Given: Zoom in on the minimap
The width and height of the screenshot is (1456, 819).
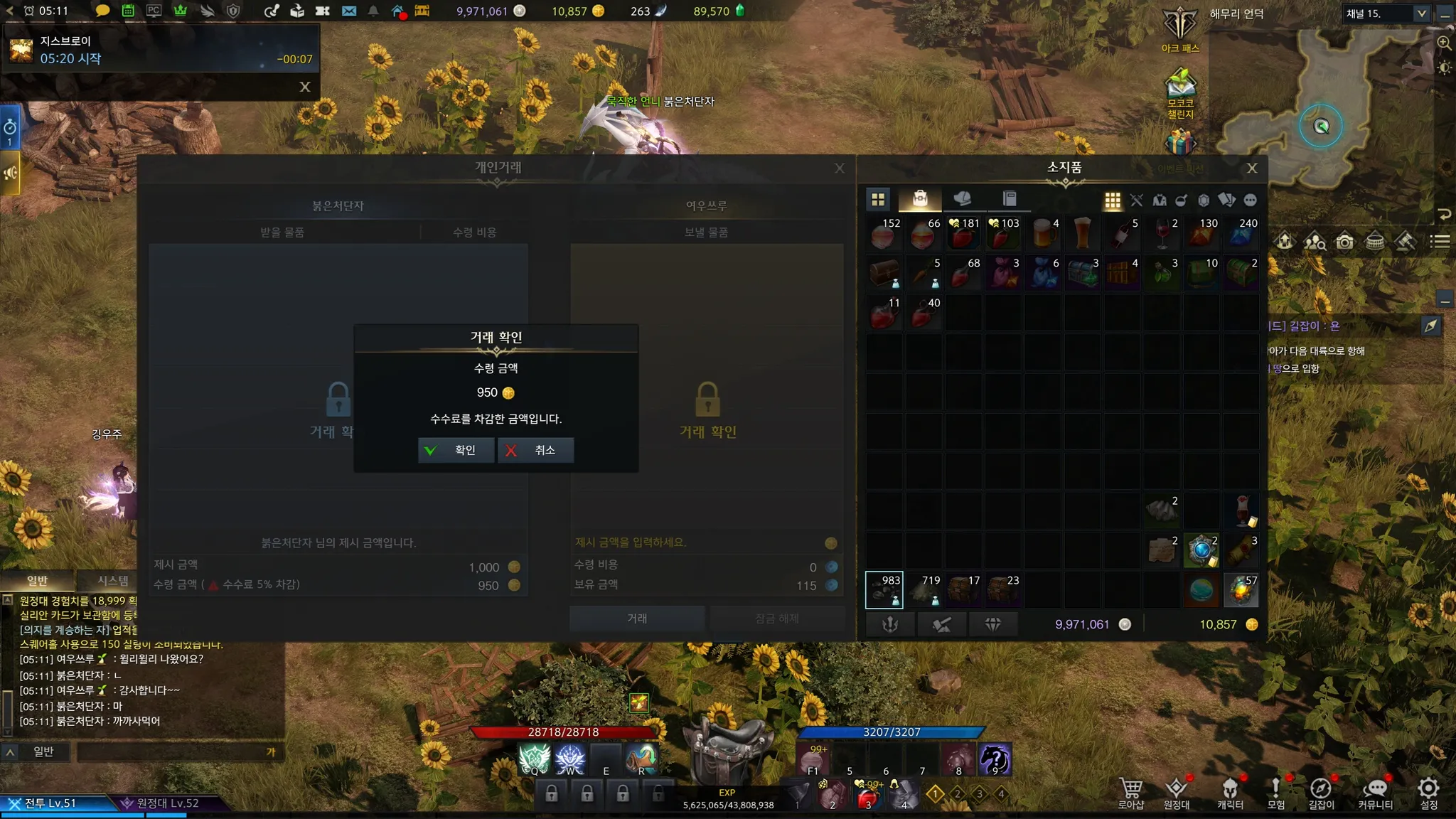Looking at the screenshot, I should pyautogui.click(x=1444, y=43).
